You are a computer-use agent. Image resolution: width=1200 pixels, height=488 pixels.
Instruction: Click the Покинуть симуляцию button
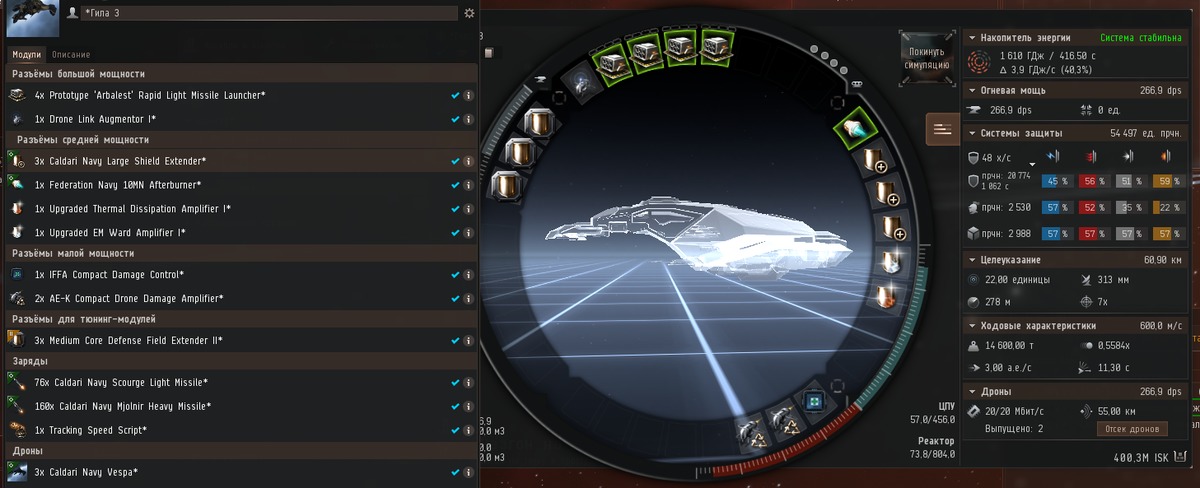pos(927,57)
